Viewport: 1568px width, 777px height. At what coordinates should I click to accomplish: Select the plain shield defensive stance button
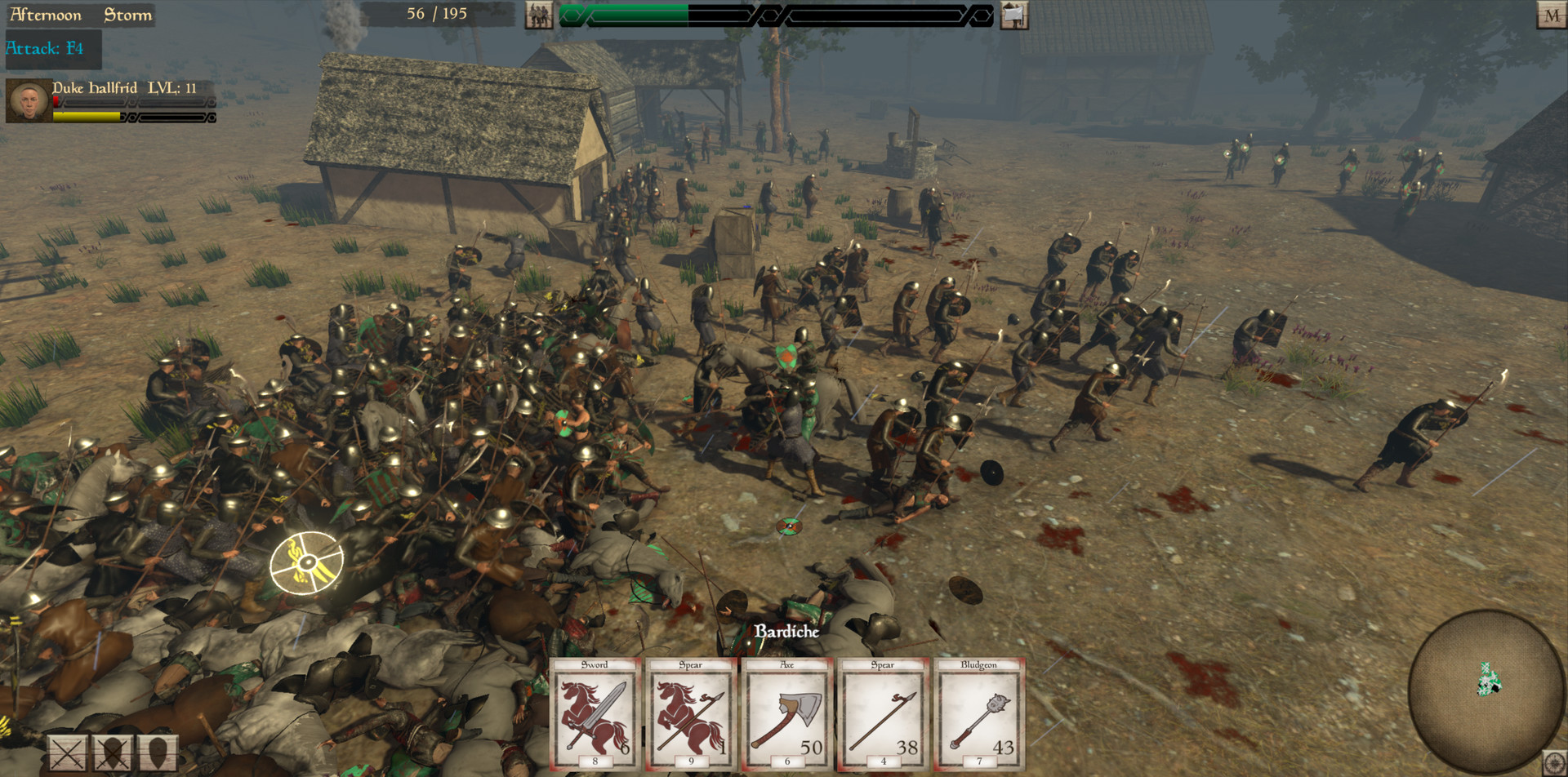(x=158, y=753)
